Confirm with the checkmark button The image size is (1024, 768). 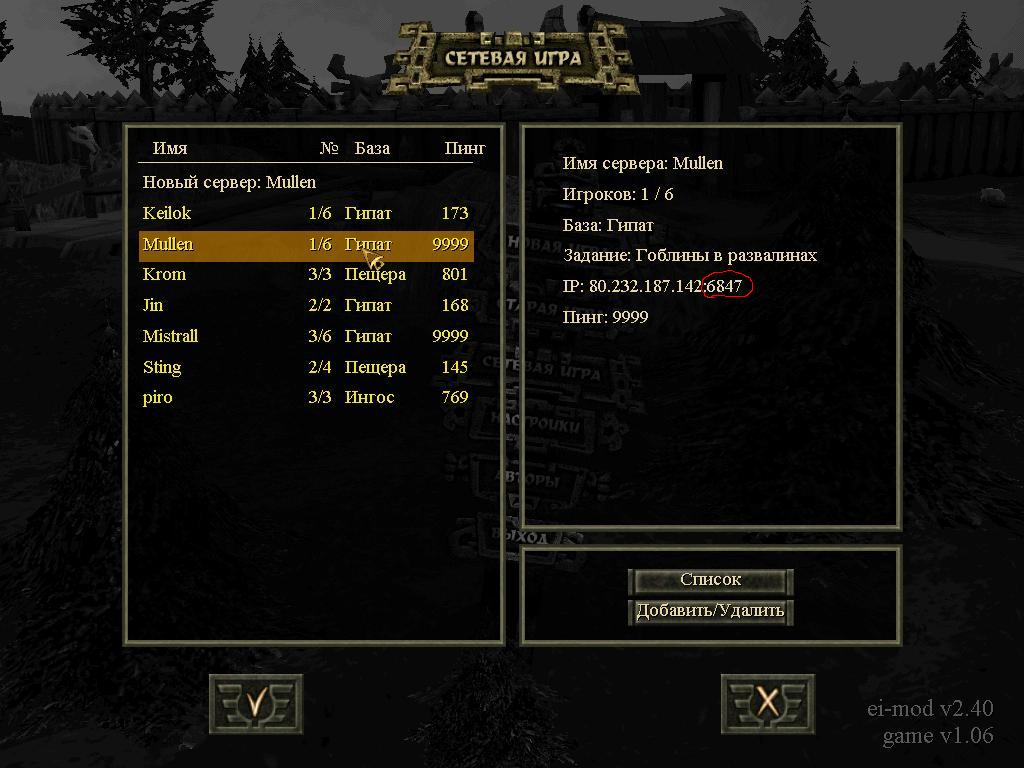coord(256,703)
